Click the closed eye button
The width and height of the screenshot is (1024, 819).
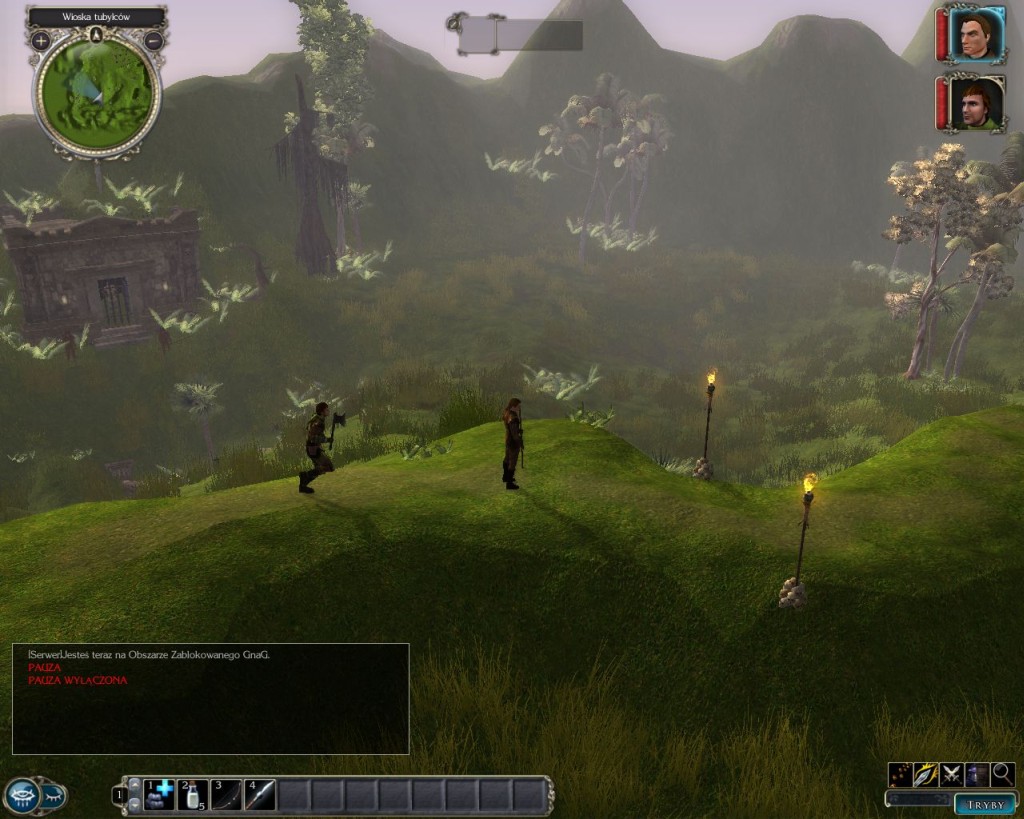[x=53, y=796]
